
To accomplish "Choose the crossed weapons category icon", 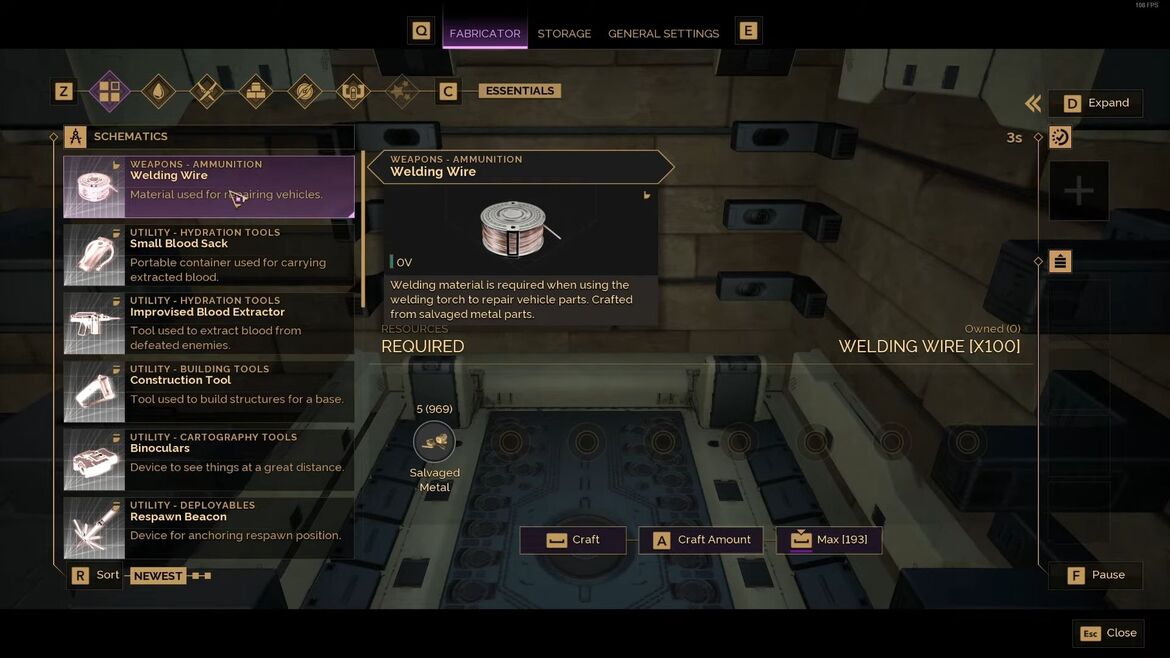I will coord(207,92).
